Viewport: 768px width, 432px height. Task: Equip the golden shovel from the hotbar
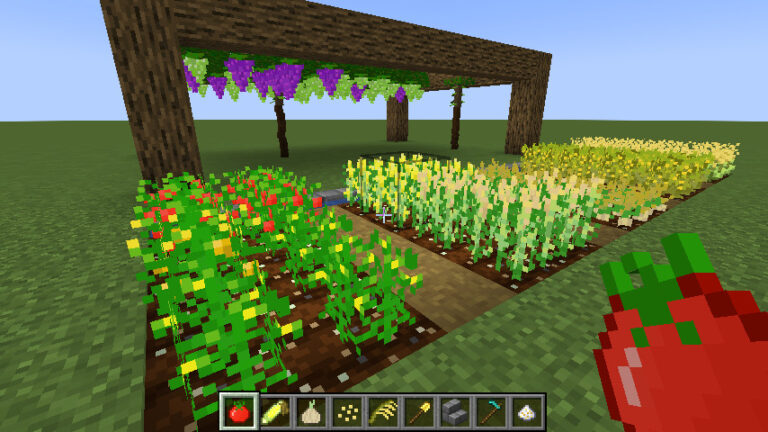419,412
